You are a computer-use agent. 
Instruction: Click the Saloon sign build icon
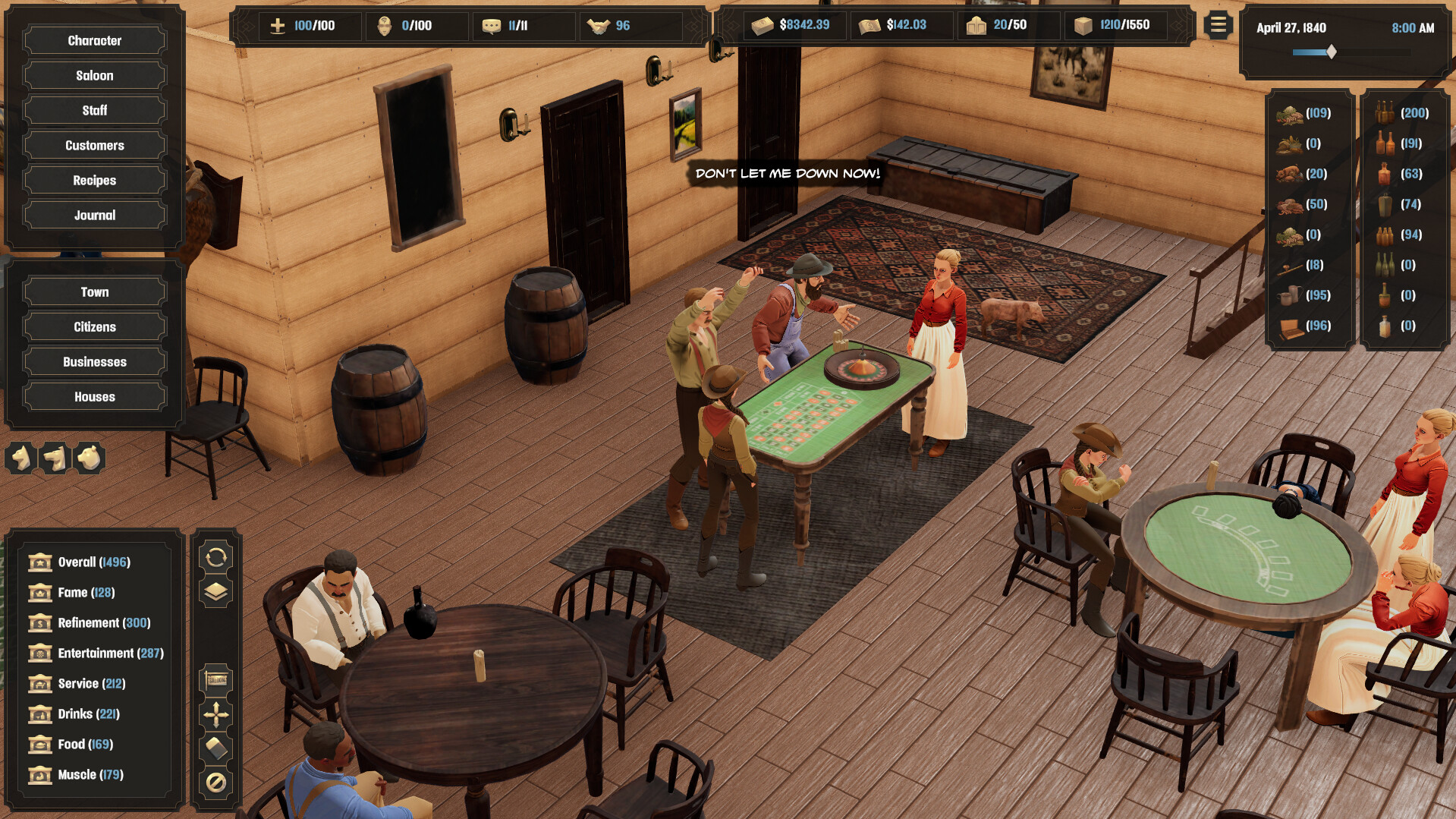(216, 679)
